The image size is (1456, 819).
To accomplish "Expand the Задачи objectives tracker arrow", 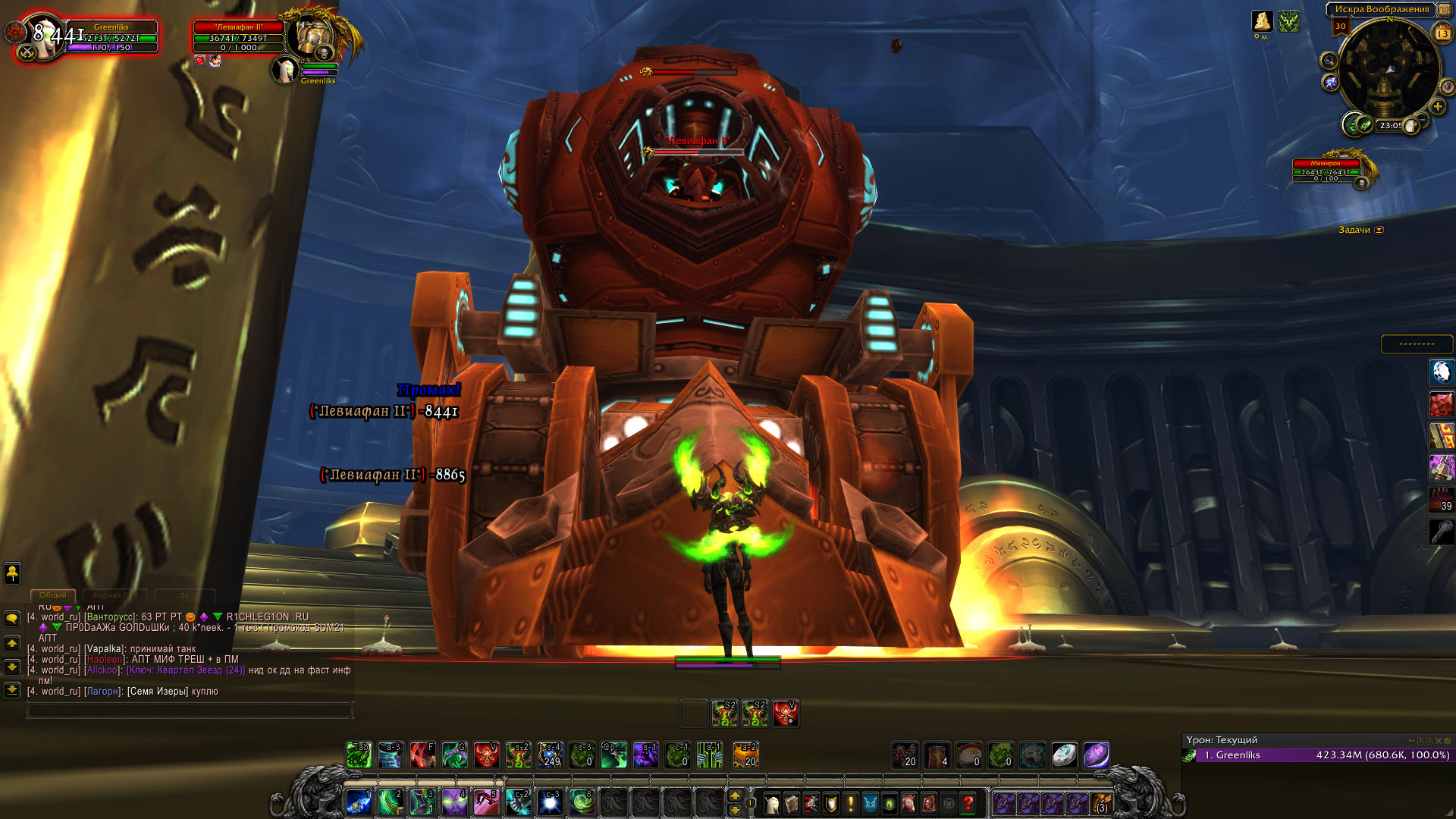I will click(x=1379, y=231).
